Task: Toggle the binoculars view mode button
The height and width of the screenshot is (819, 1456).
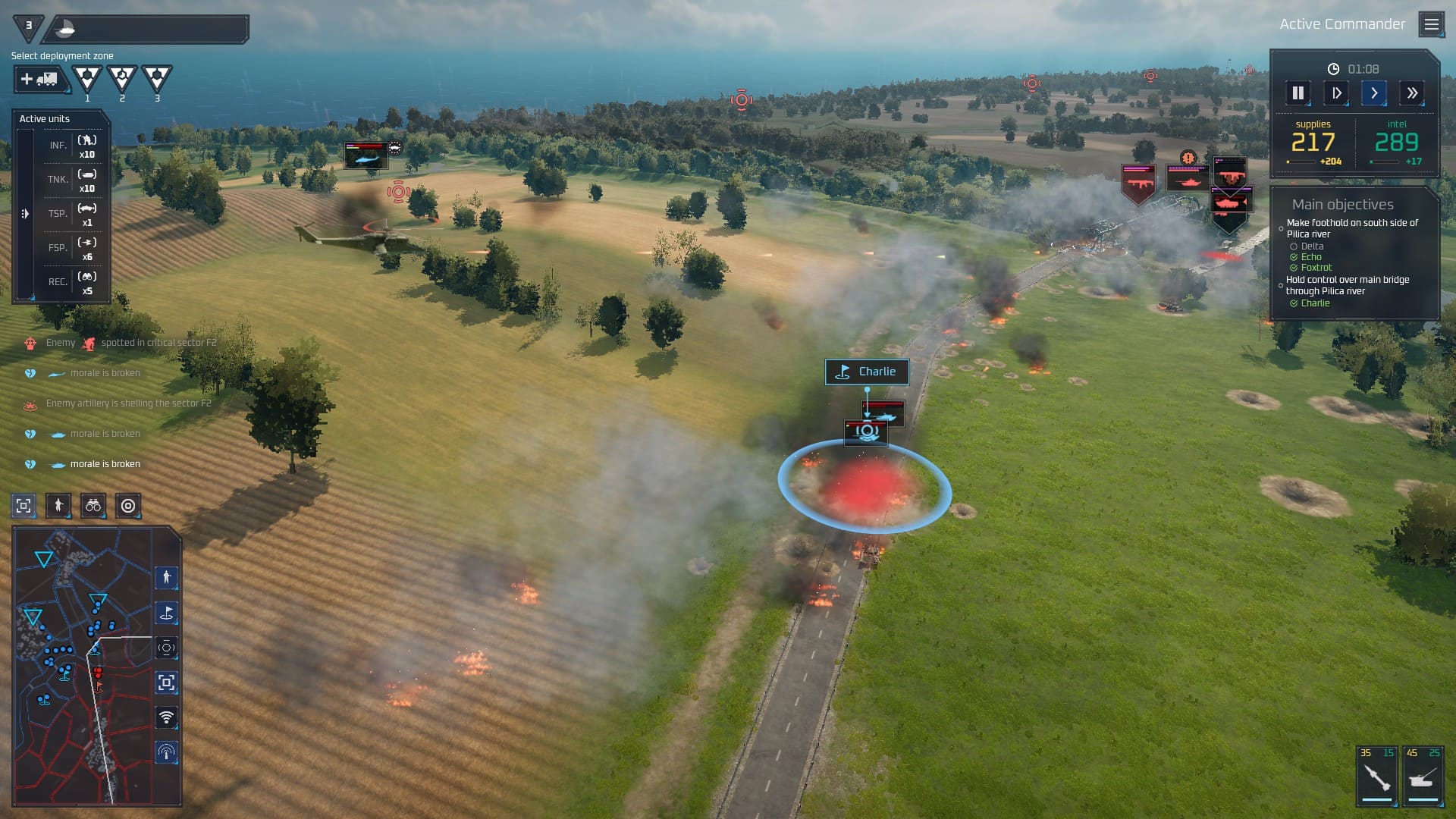Action: (93, 506)
